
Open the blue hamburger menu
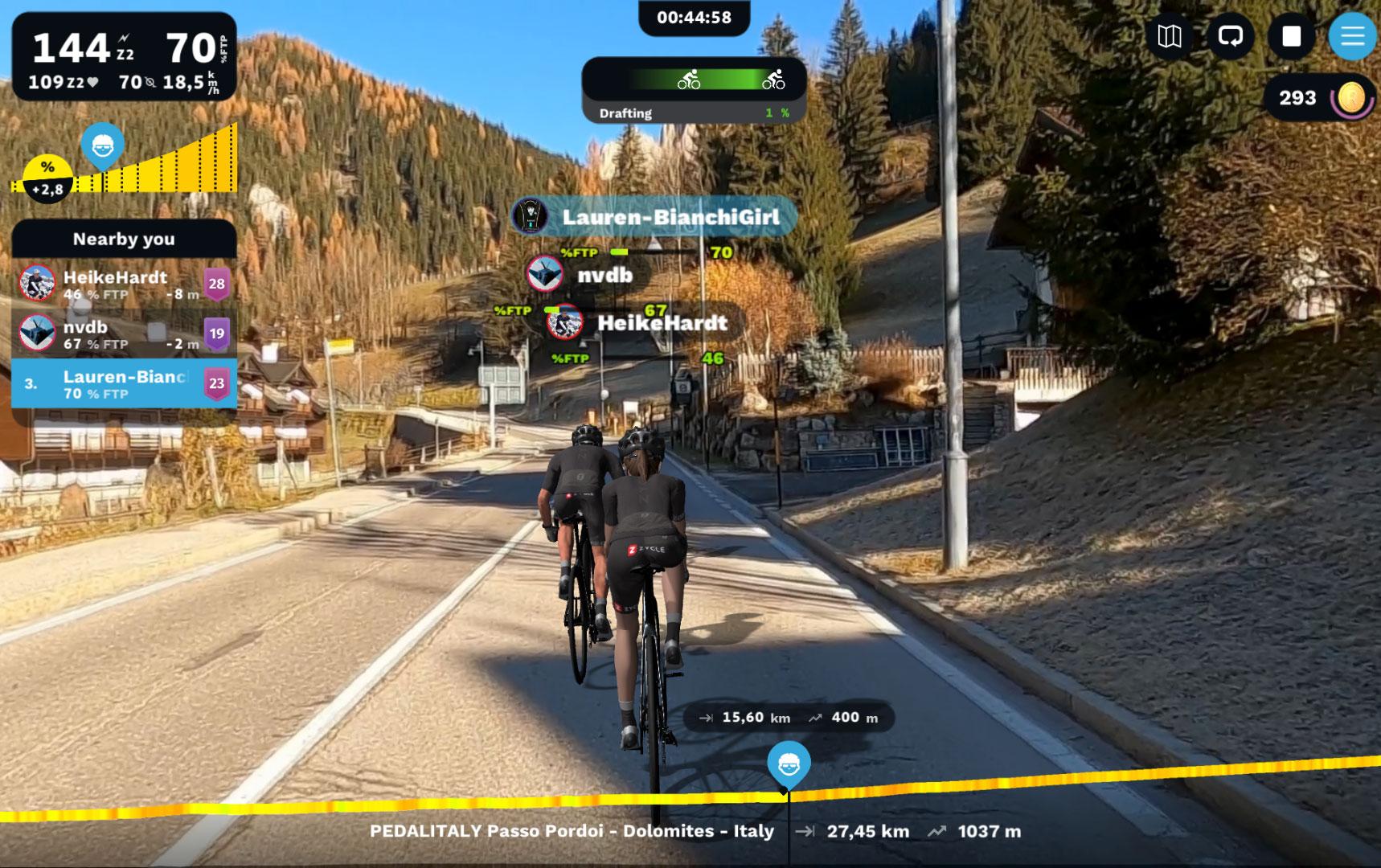[x=1352, y=36]
